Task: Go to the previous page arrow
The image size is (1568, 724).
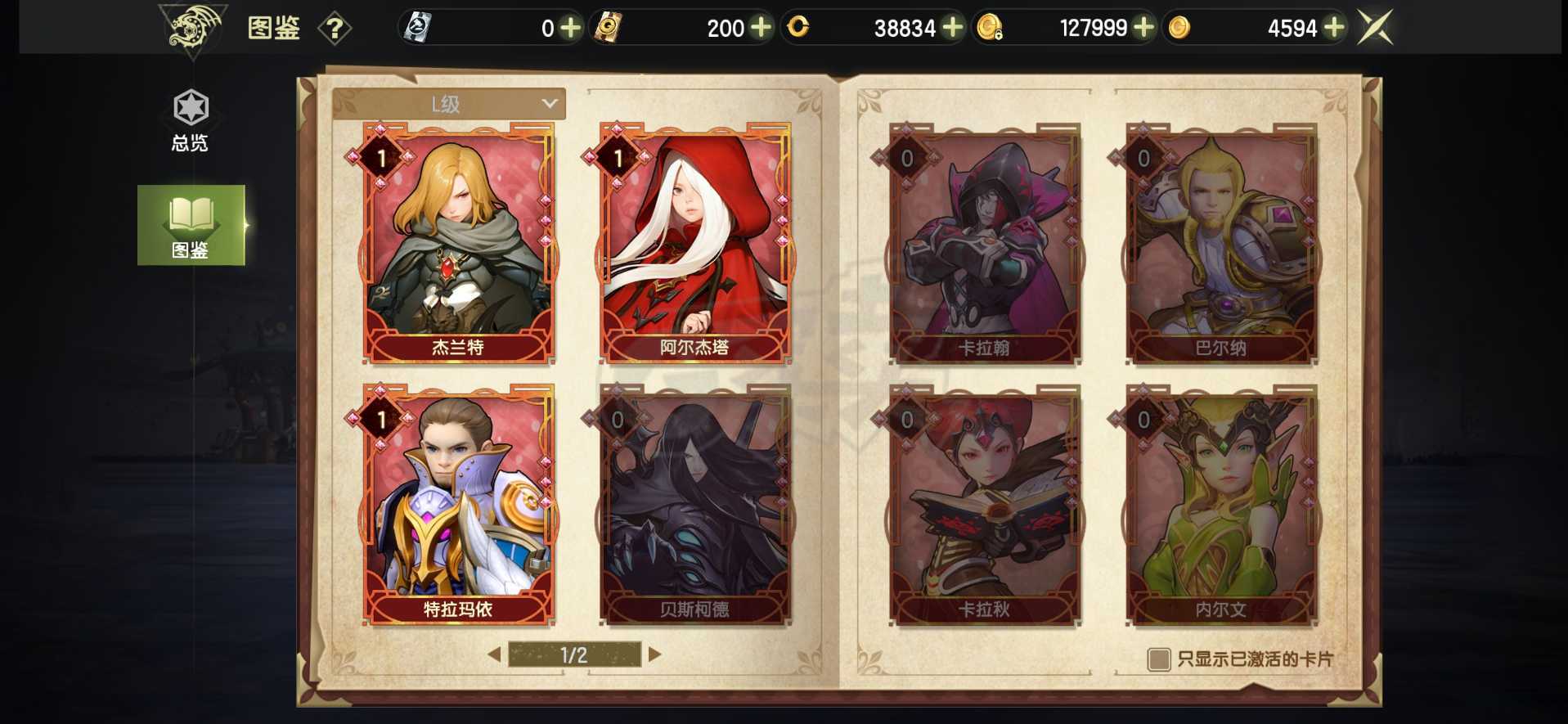Action: 494,654
